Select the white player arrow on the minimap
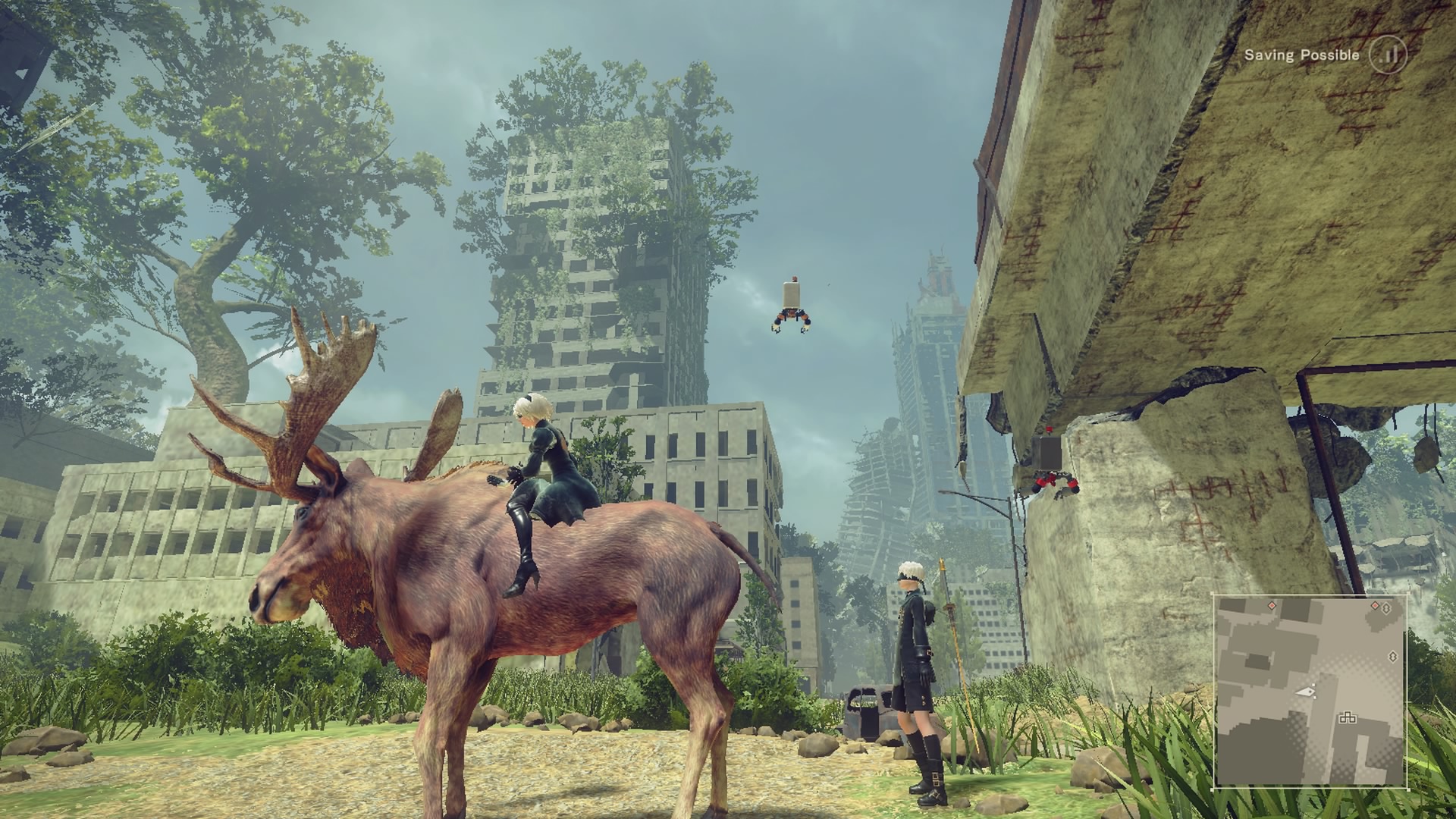The height and width of the screenshot is (819, 1456). 1306,692
